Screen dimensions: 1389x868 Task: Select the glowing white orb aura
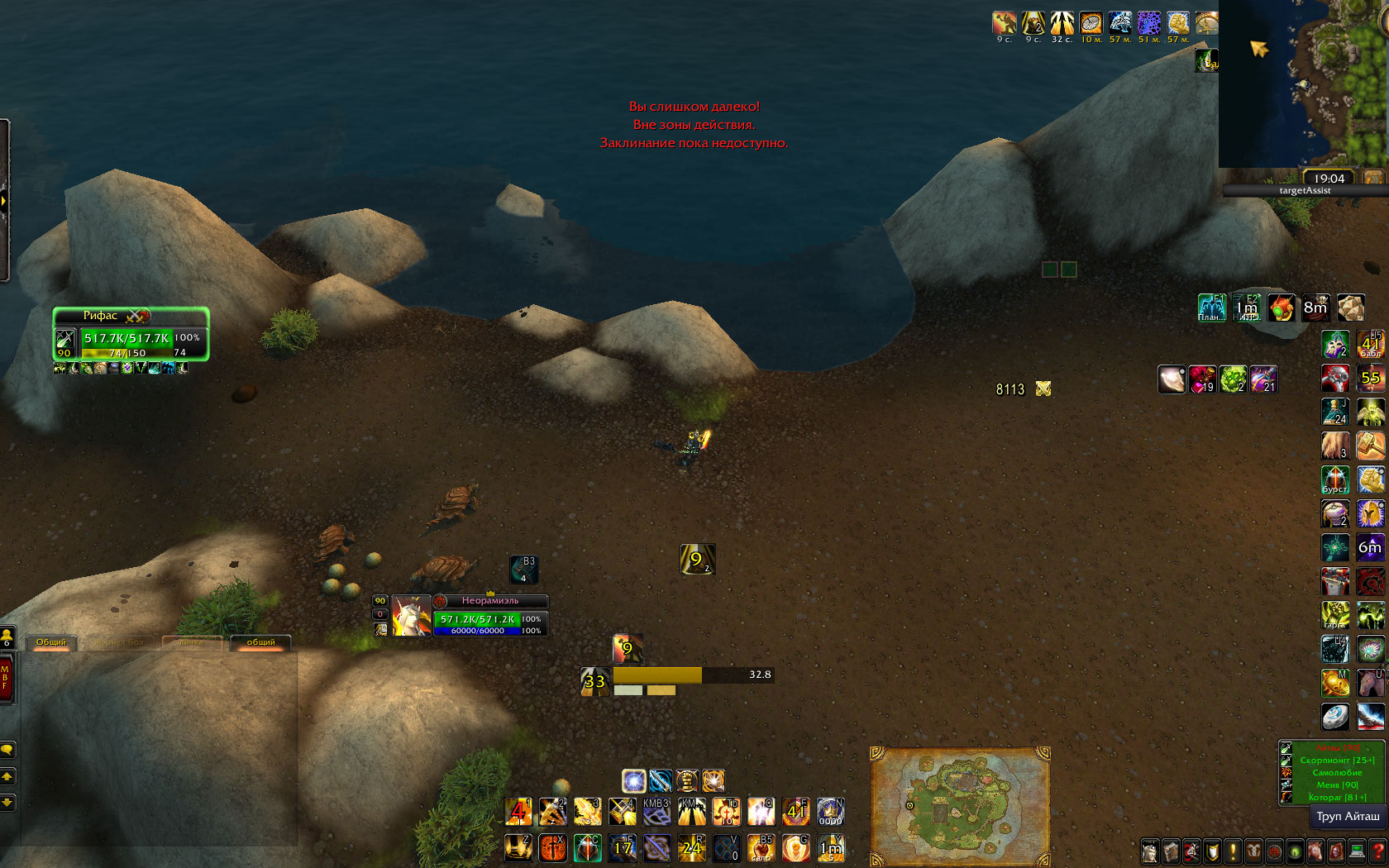[x=634, y=780]
